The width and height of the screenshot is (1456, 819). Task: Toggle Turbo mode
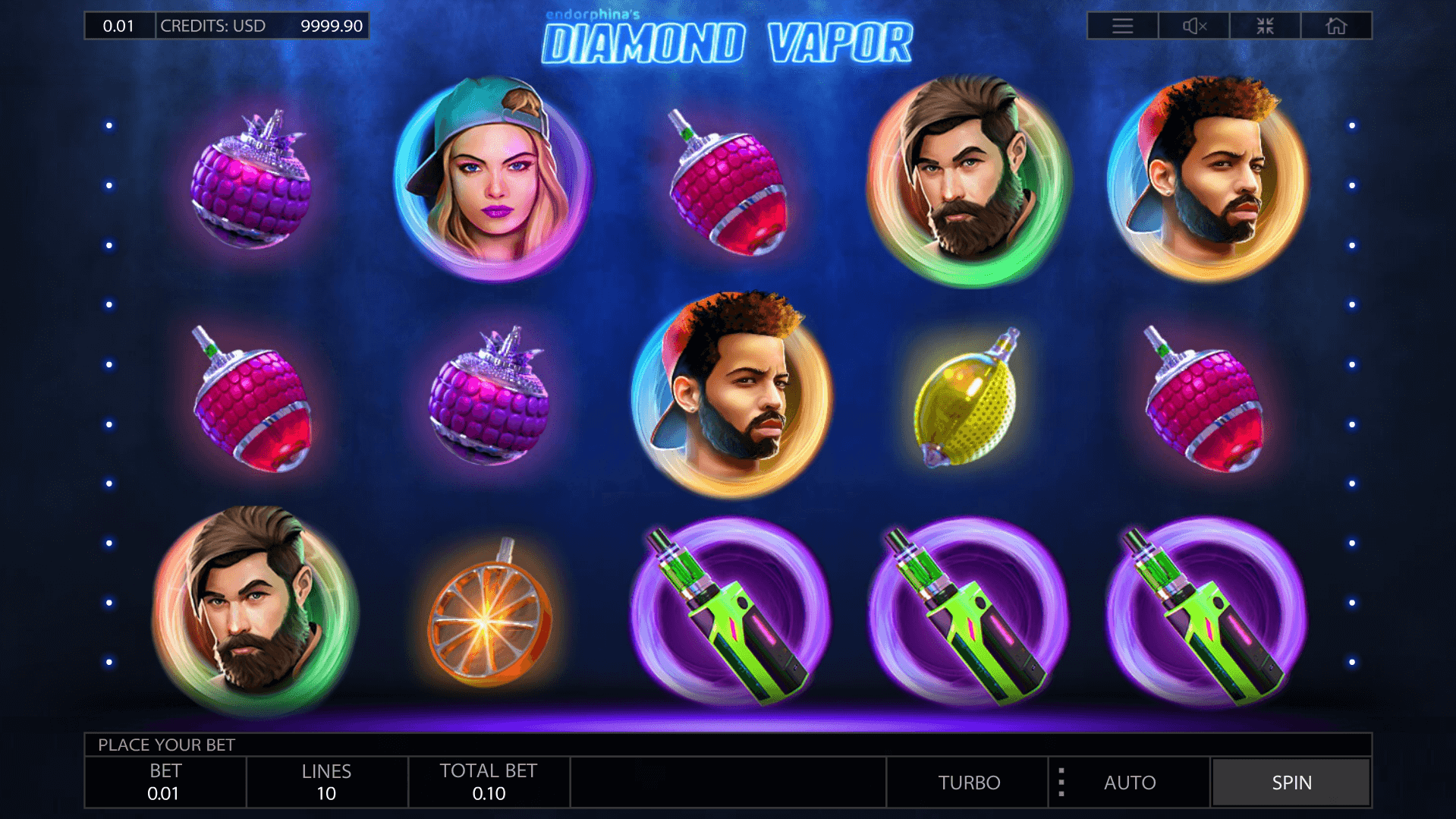point(968,782)
